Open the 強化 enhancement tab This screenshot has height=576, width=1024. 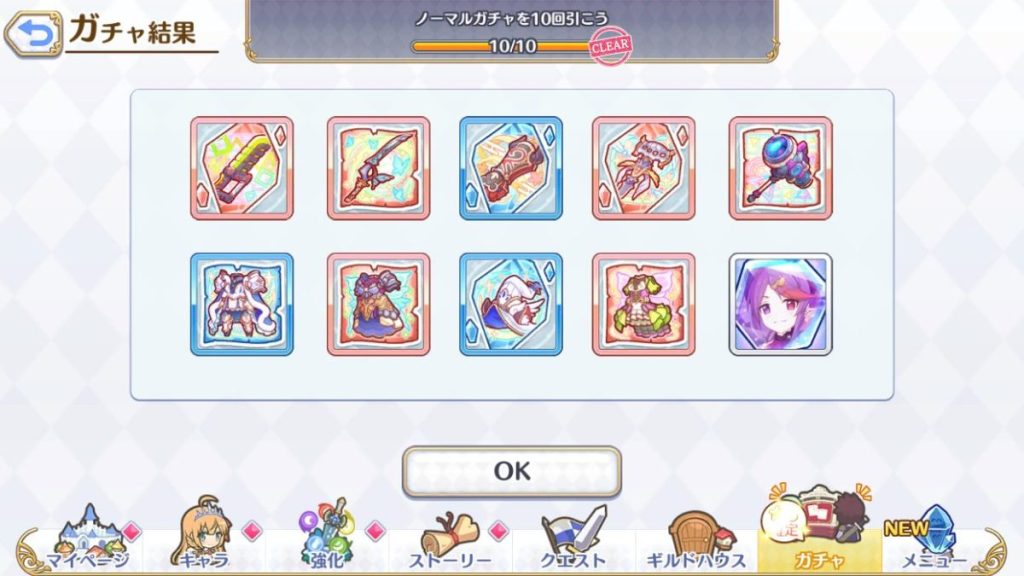pyautogui.click(x=327, y=540)
